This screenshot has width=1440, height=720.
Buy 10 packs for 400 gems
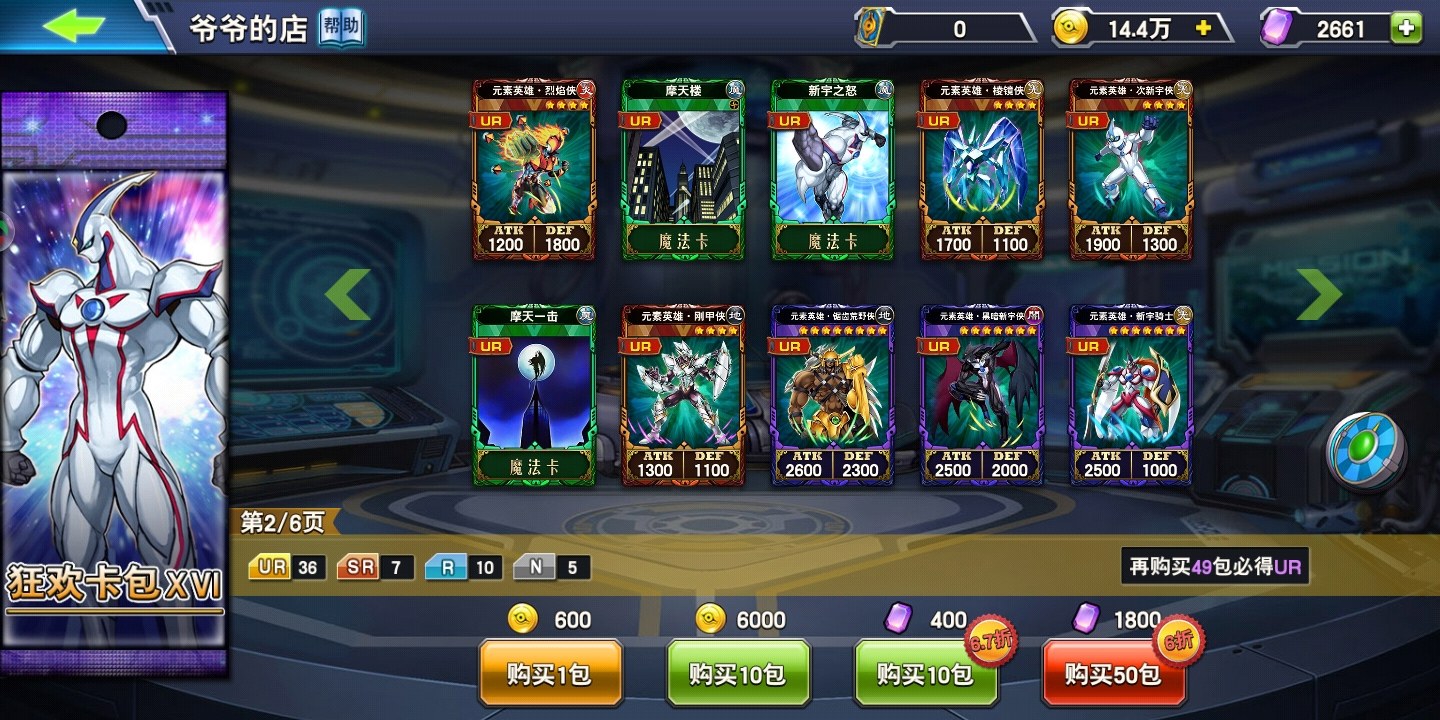925,674
